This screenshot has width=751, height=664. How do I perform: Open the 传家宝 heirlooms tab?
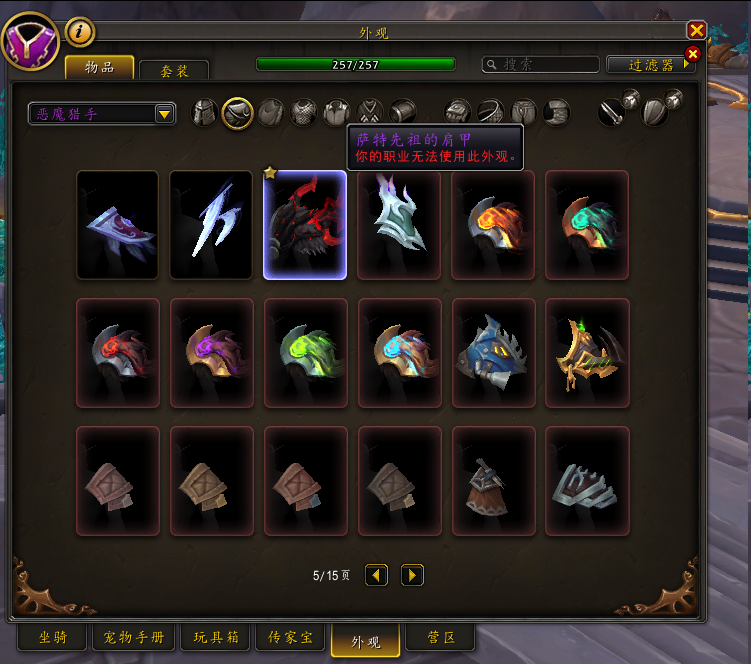pyautogui.click(x=290, y=638)
